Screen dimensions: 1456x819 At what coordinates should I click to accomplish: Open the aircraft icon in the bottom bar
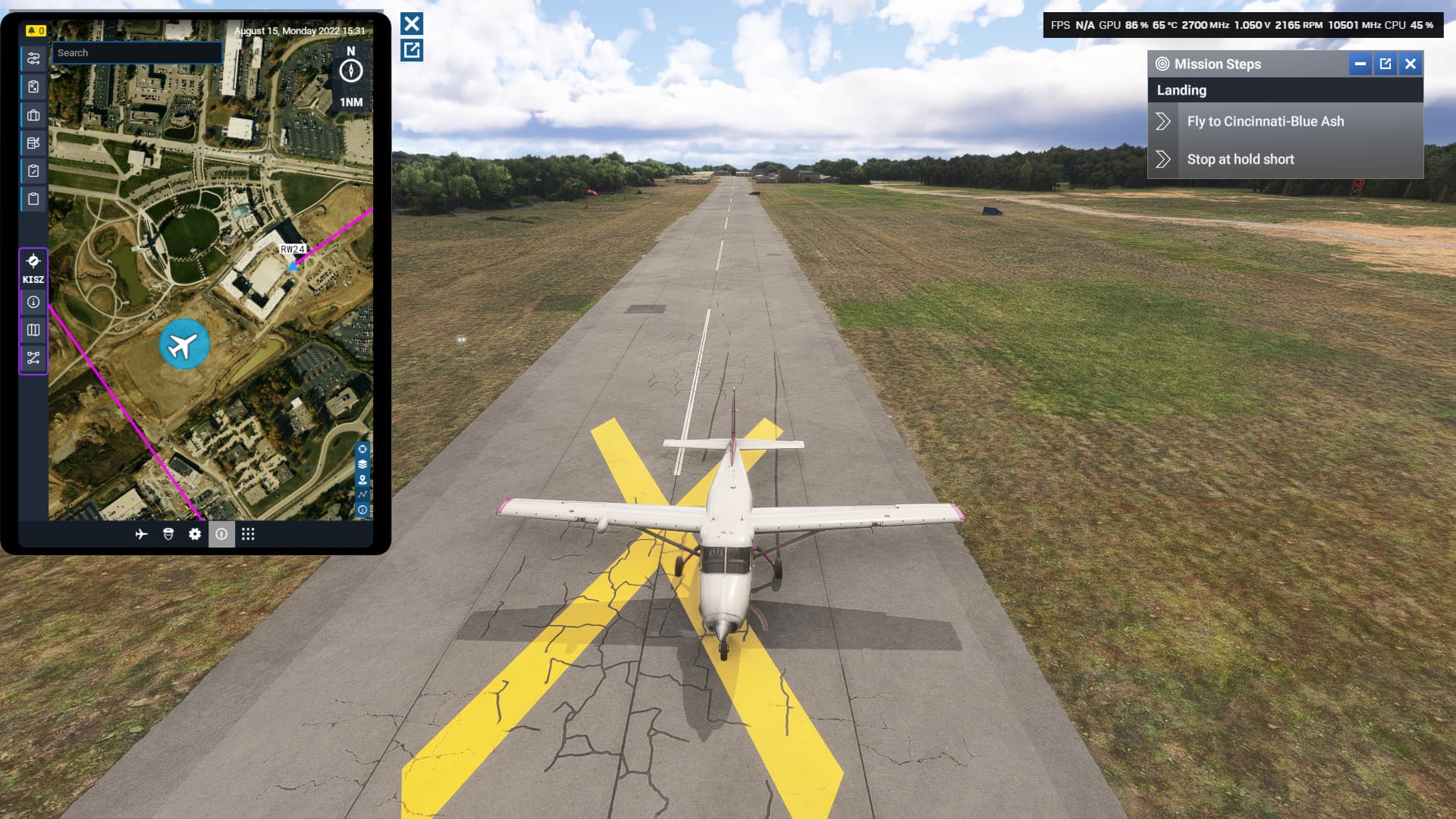(x=143, y=535)
